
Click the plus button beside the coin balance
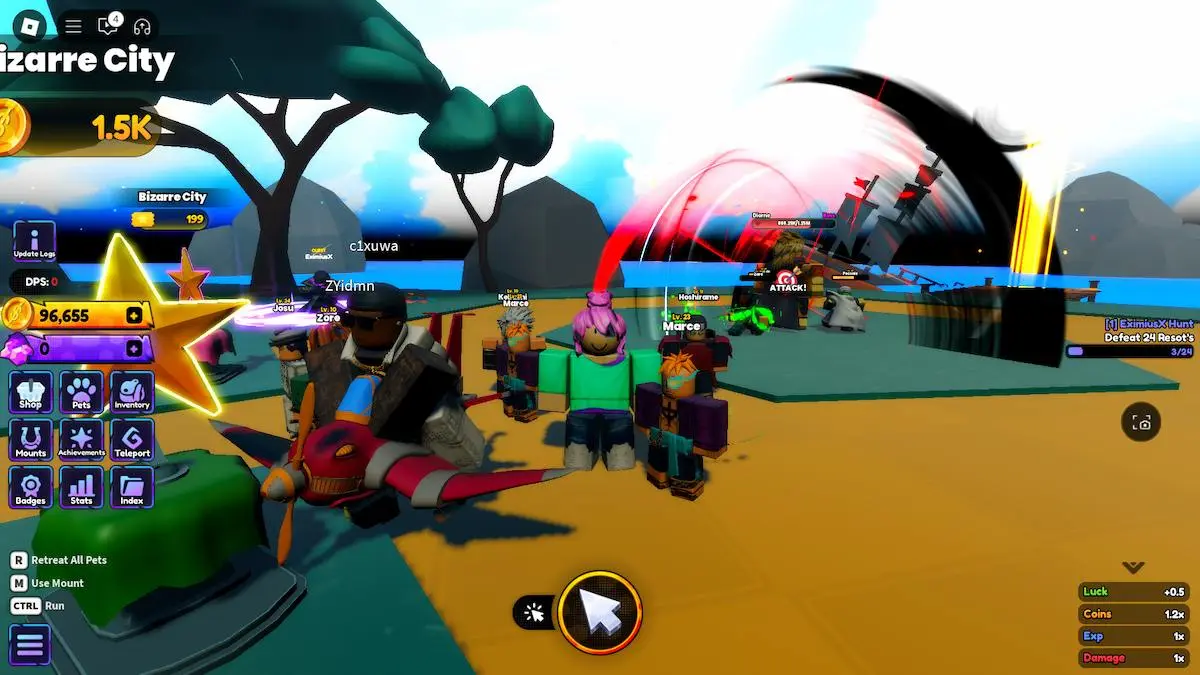(134, 316)
